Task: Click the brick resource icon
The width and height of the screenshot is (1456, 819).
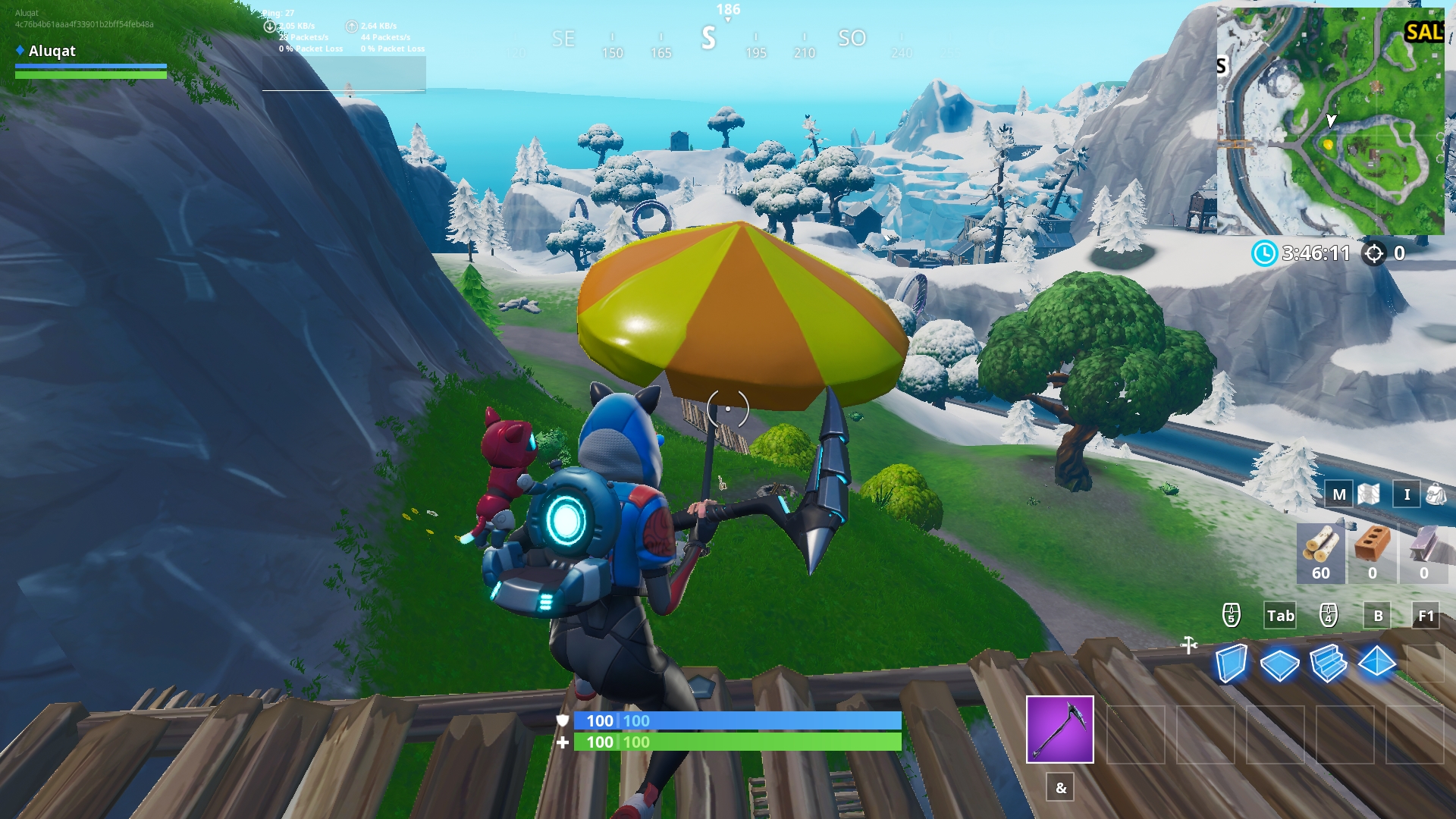Action: tap(1375, 554)
